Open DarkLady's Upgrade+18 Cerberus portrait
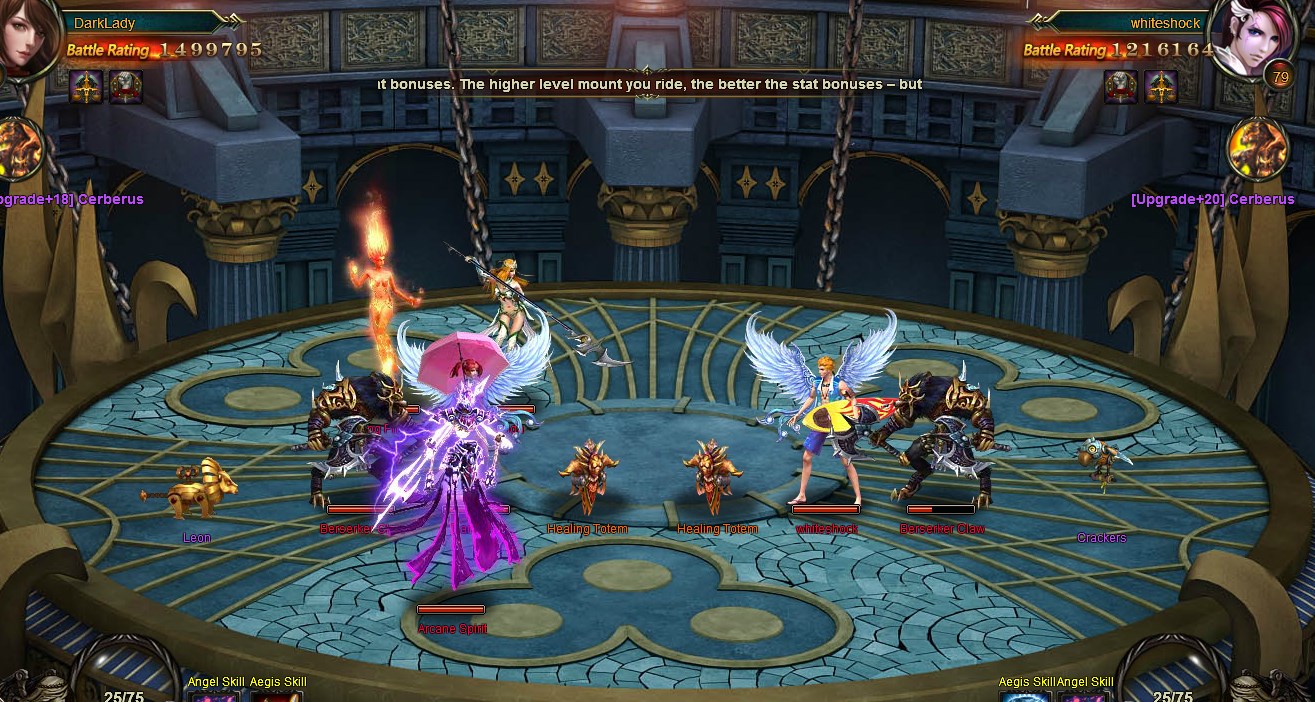Screen dimensions: 1315x702 20,150
